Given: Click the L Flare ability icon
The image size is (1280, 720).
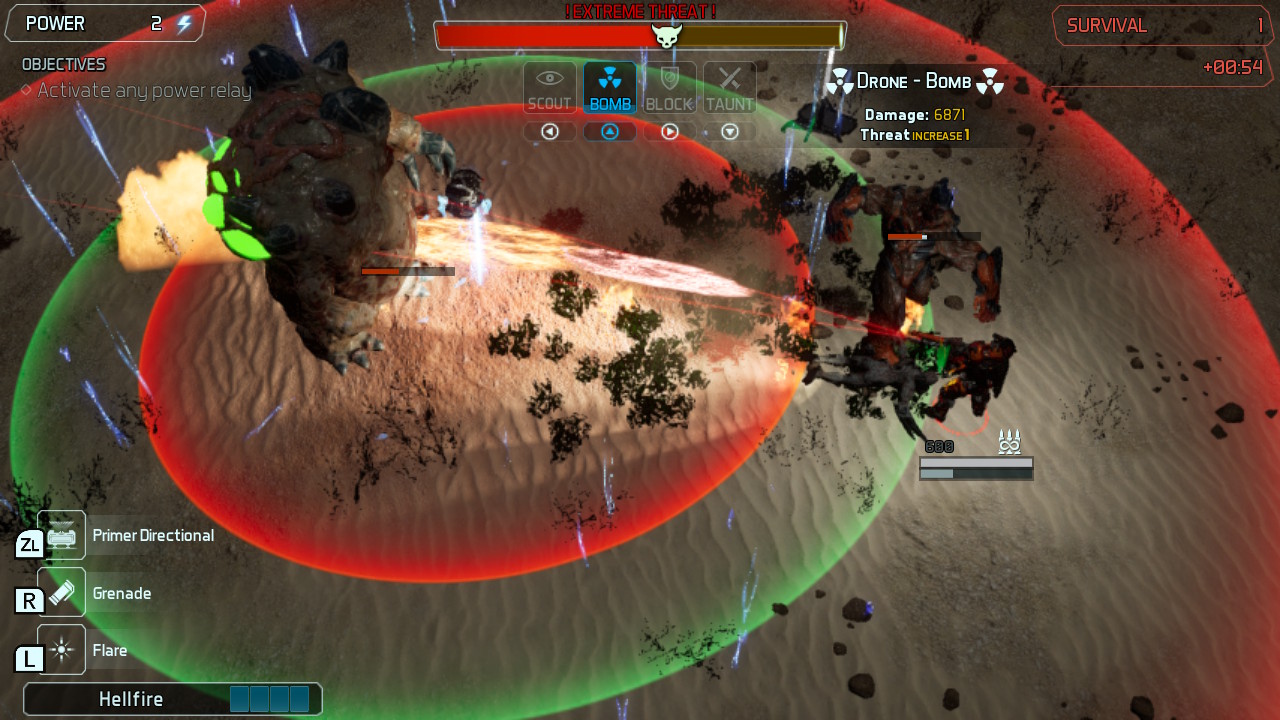Looking at the screenshot, I should [60, 649].
